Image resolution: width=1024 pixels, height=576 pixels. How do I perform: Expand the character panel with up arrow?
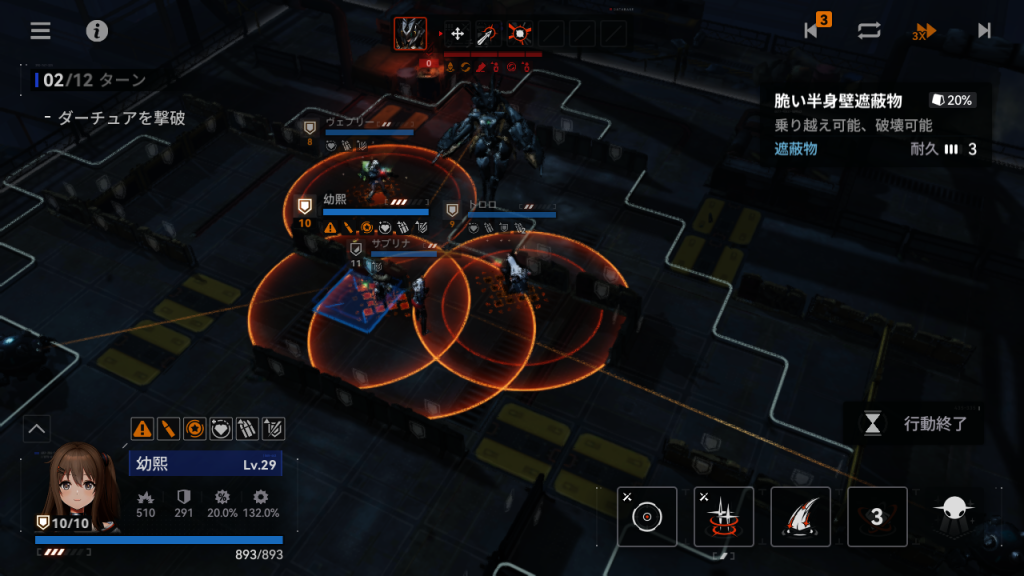(x=37, y=429)
